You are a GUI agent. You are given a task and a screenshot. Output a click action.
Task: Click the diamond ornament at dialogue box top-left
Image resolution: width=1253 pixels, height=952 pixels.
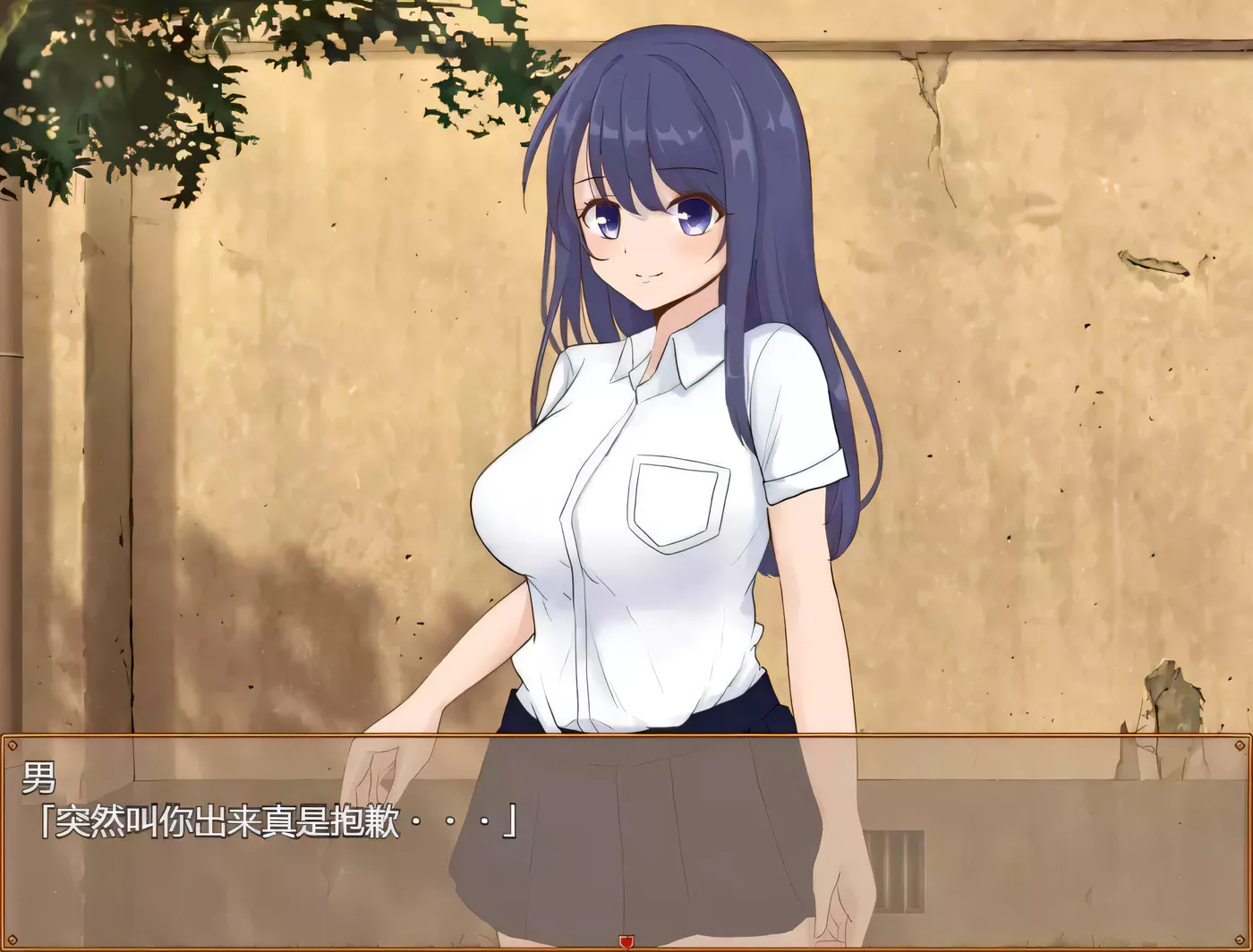click(13, 744)
